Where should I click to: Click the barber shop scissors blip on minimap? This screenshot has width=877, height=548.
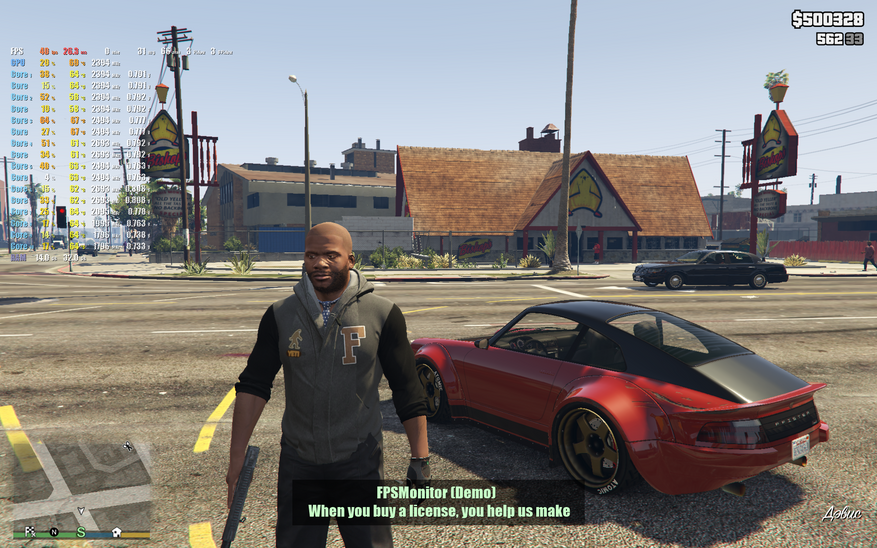pyautogui.click(x=127, y=446)
